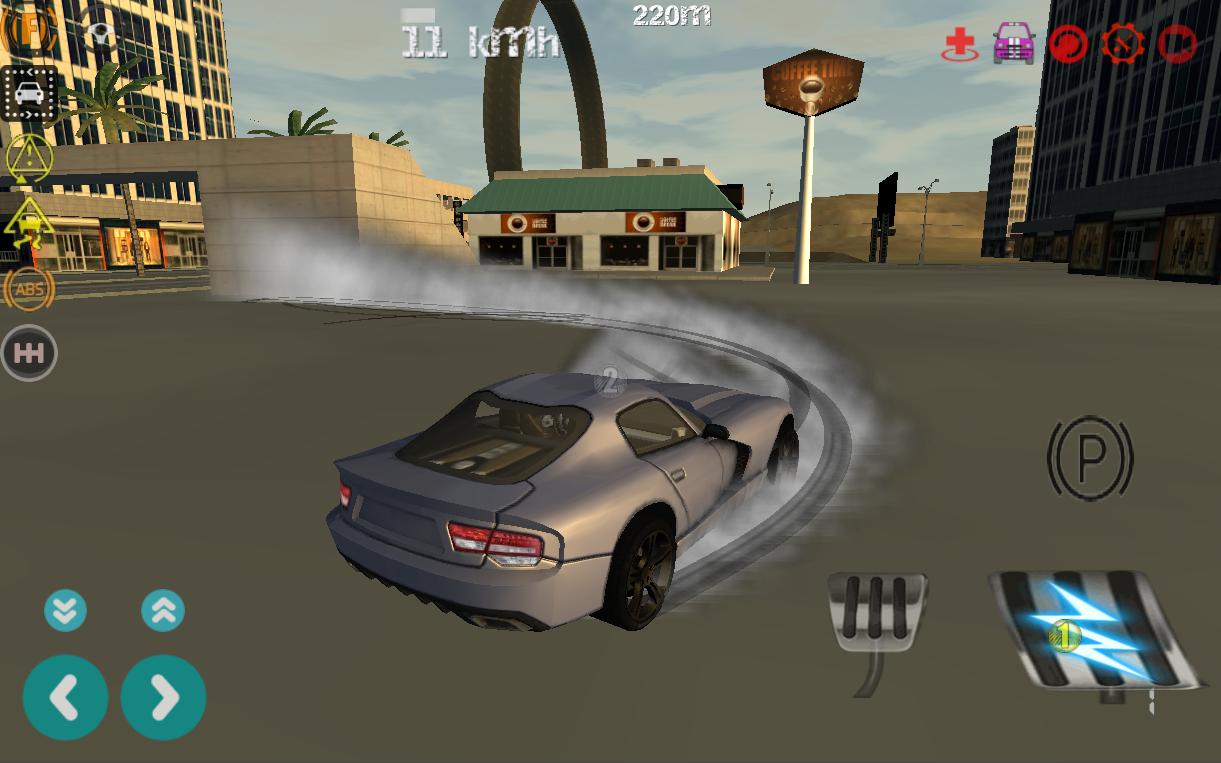Toggle the ABS assist icon
The width and height of the screenshot is (1221, 763).
tap(30, 289)
